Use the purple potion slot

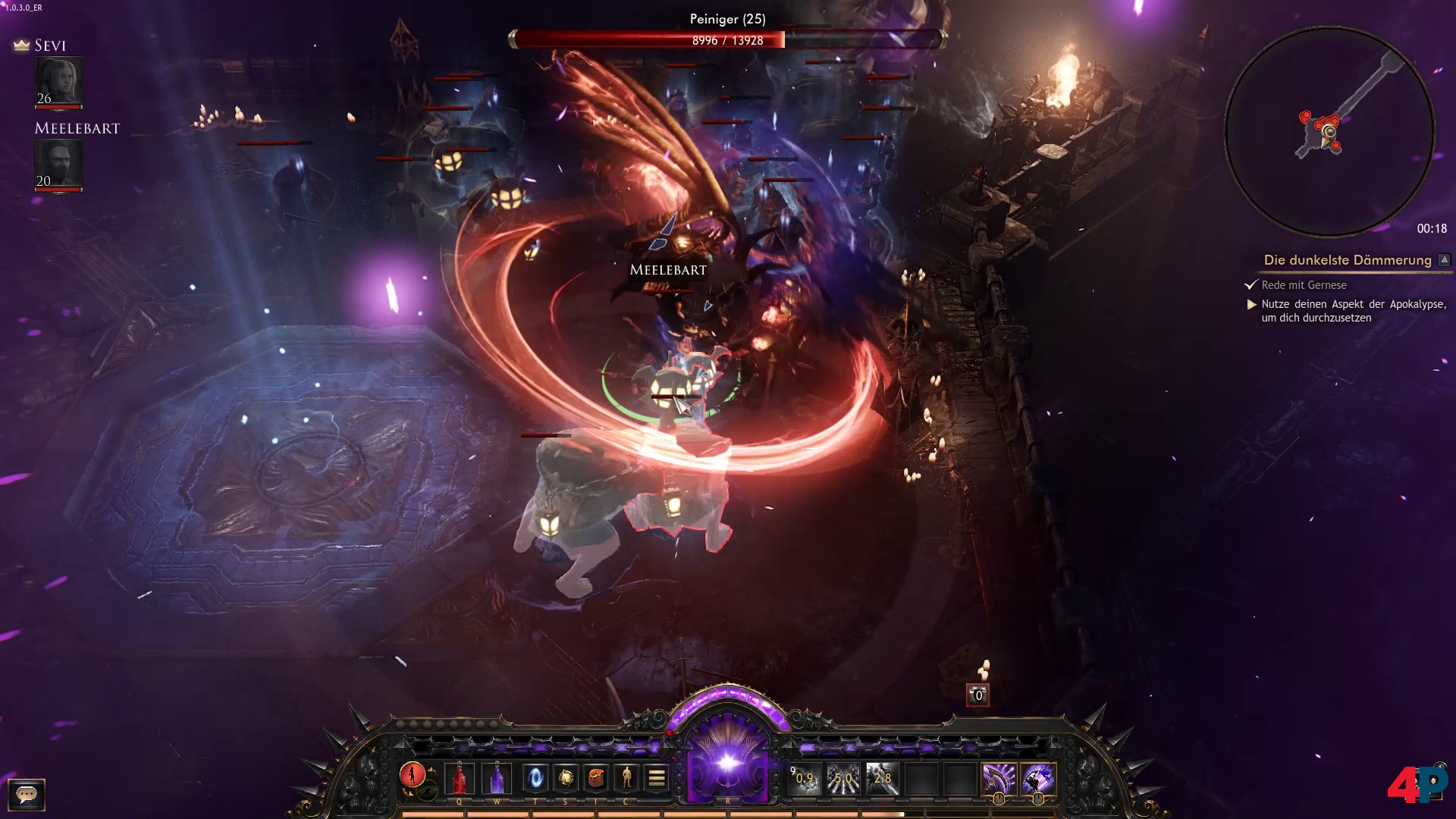coord(497,778)
